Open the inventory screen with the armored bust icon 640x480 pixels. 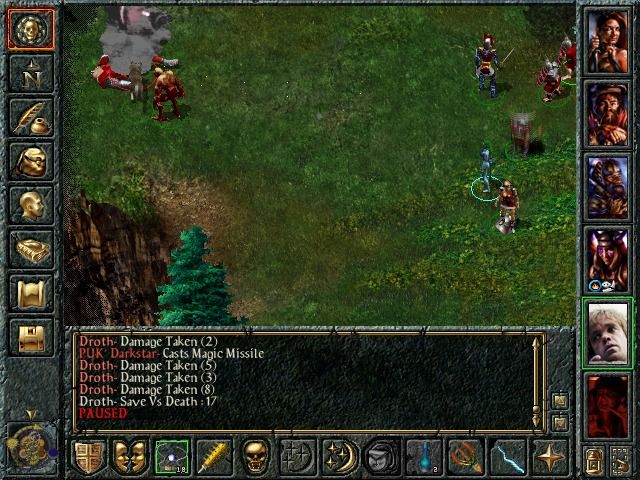pyautogui.click(x=31, y=161)
